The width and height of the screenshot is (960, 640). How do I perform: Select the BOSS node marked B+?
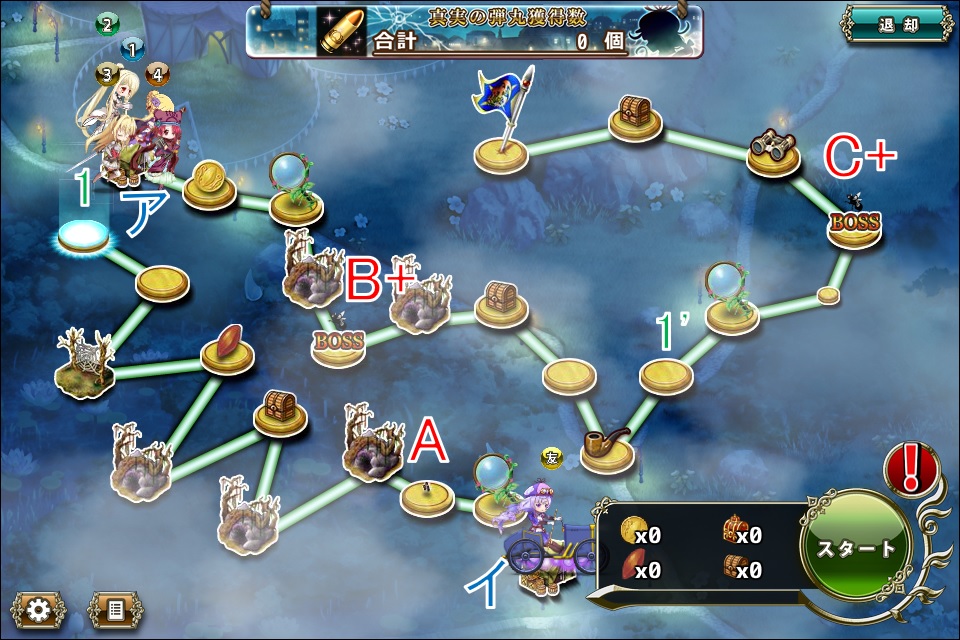338,343
